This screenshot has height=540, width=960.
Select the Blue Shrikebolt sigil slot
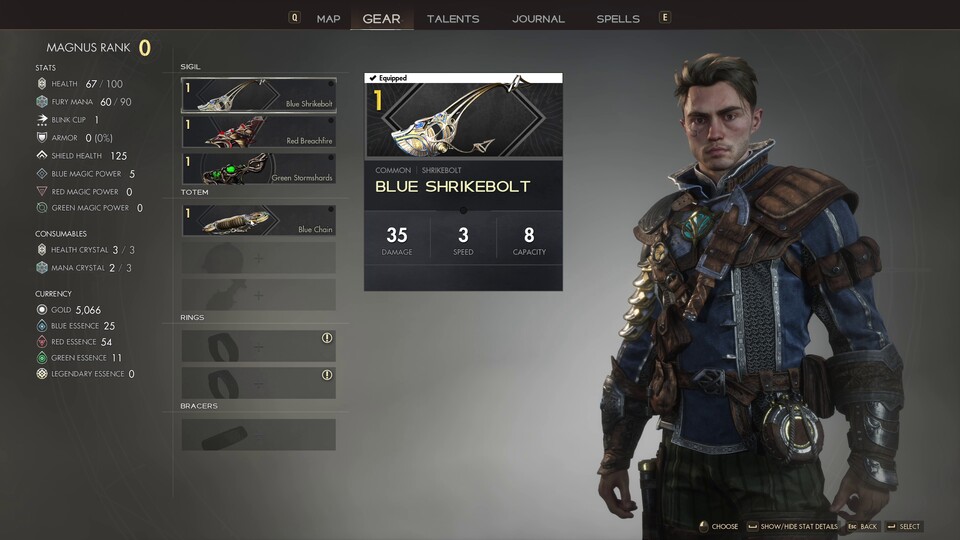259,94
